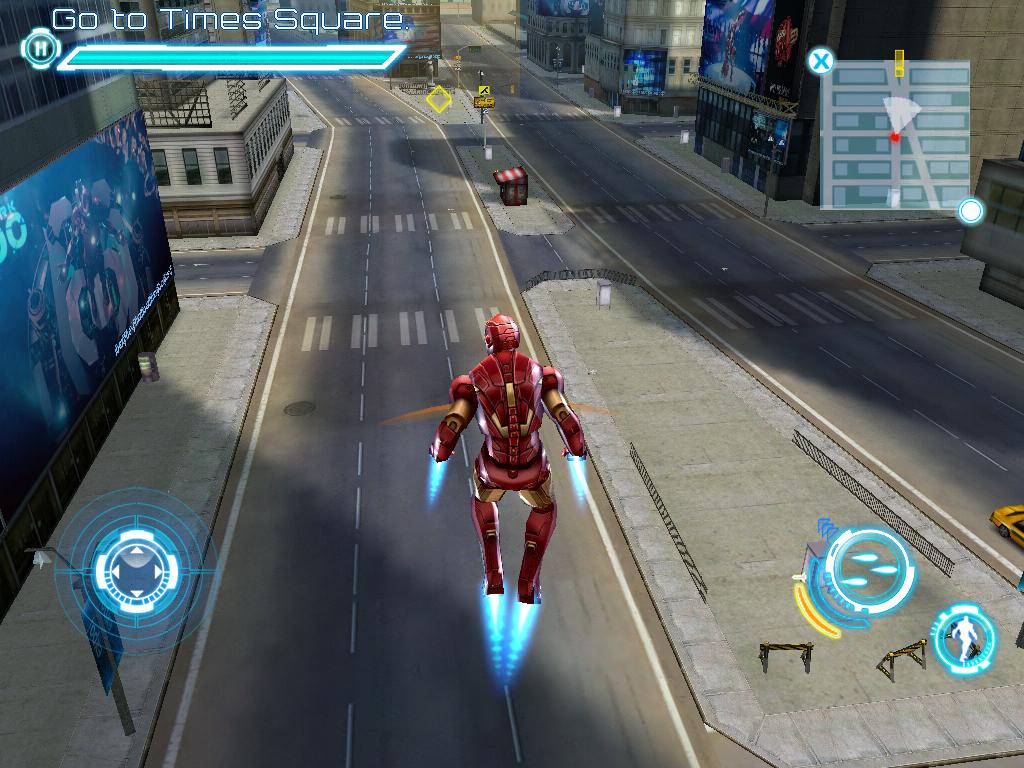1024x768 pixels.
Task: Click the city minimap
Action: point(895,135)
